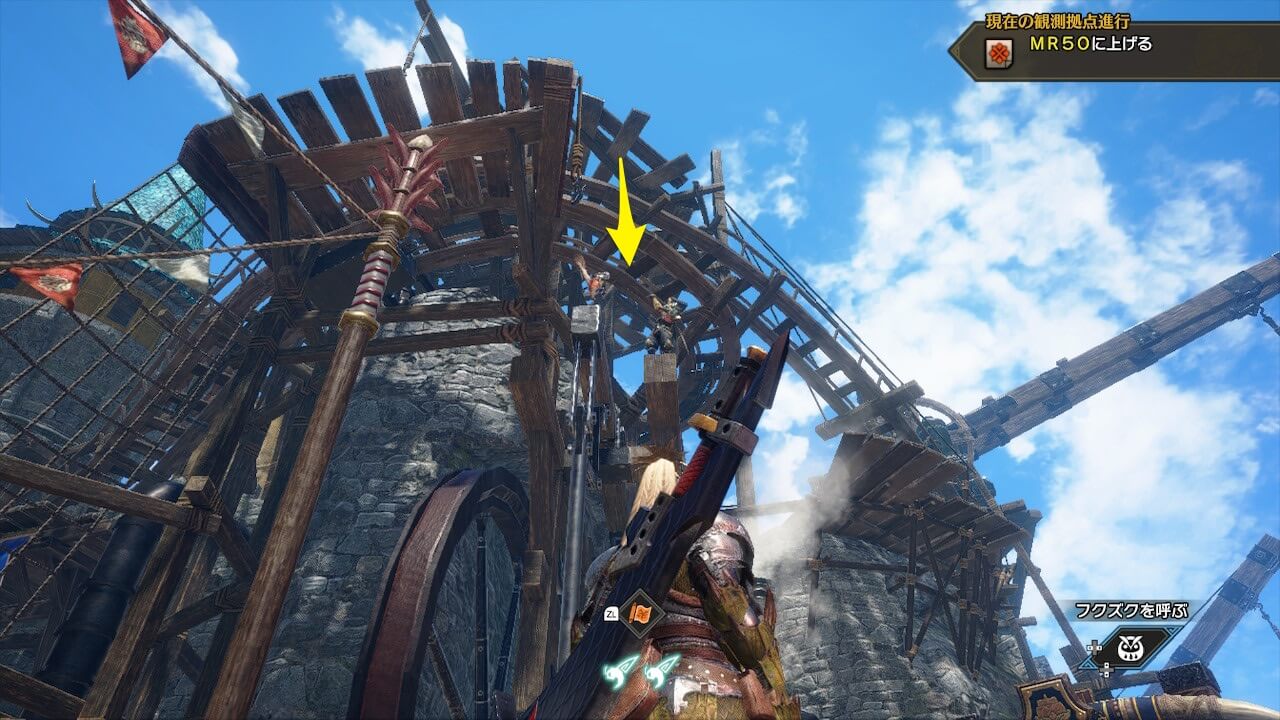Select the Cohoot owl action icon
The width and height of the screenshot is (1280, 720).
click(1132, 648)
